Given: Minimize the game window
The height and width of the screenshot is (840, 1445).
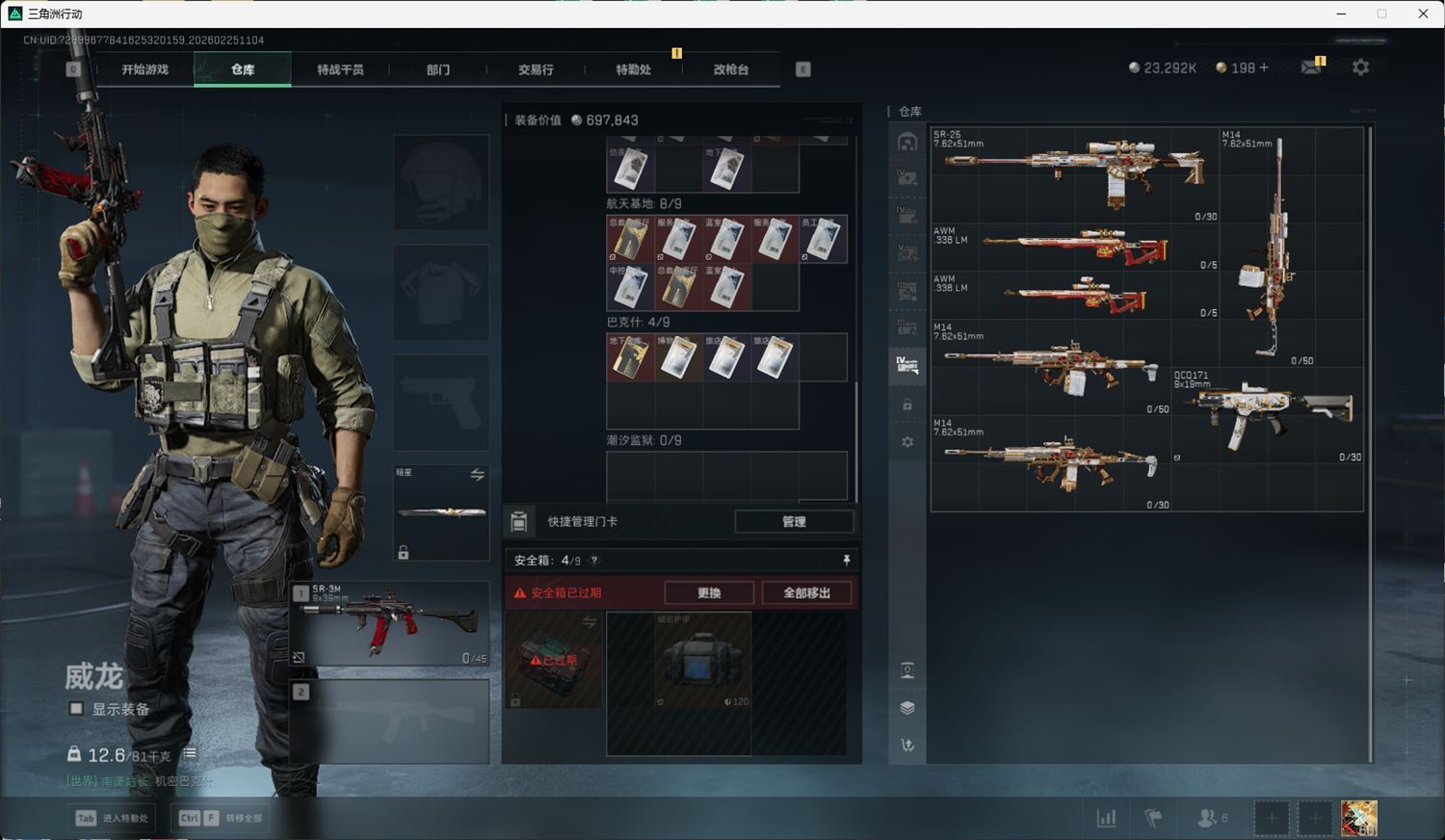Looking at the screenshot, I should click(x=1342, y=13).
